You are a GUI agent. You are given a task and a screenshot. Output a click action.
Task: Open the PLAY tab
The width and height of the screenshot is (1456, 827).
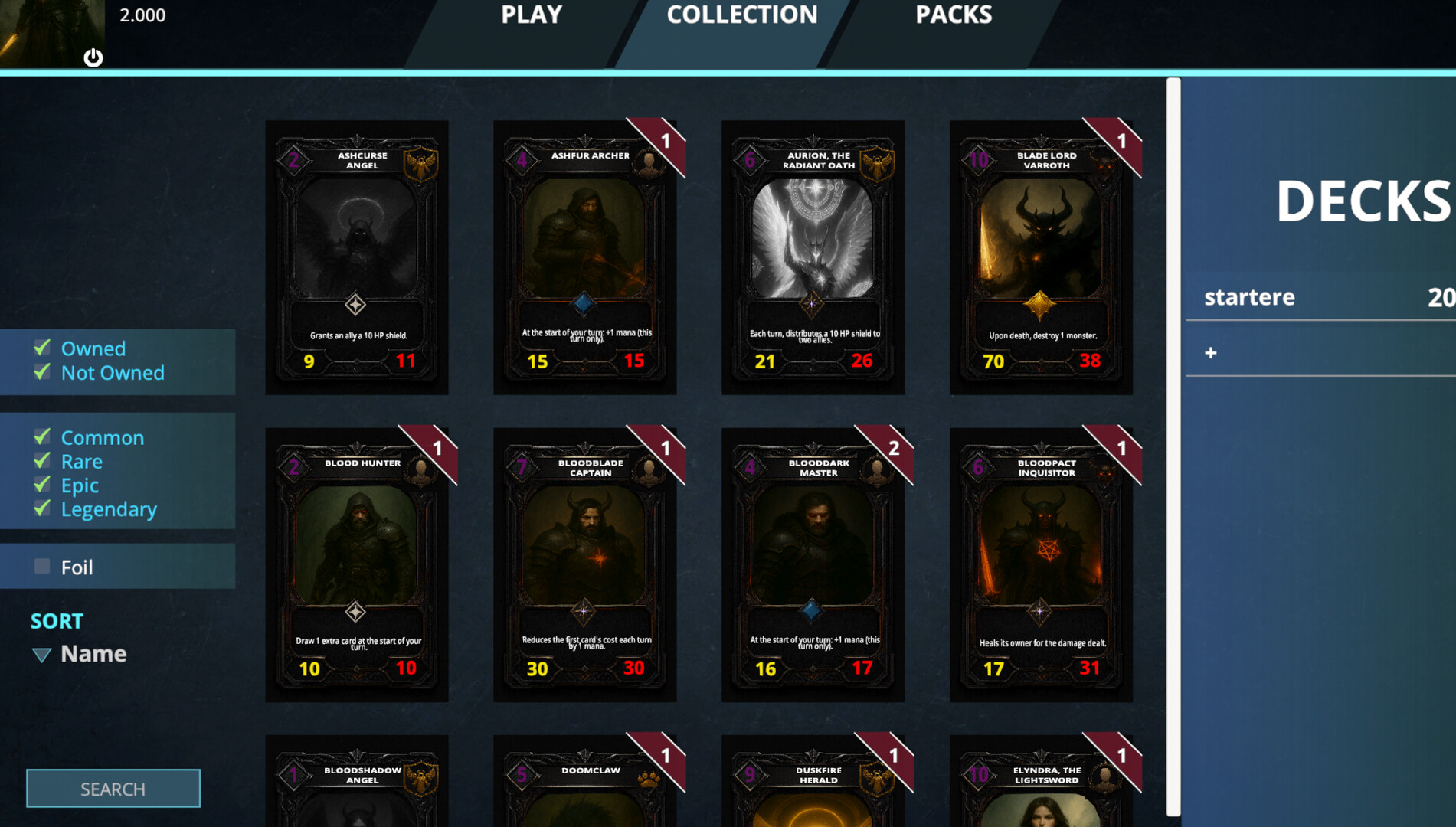[531, 15]
